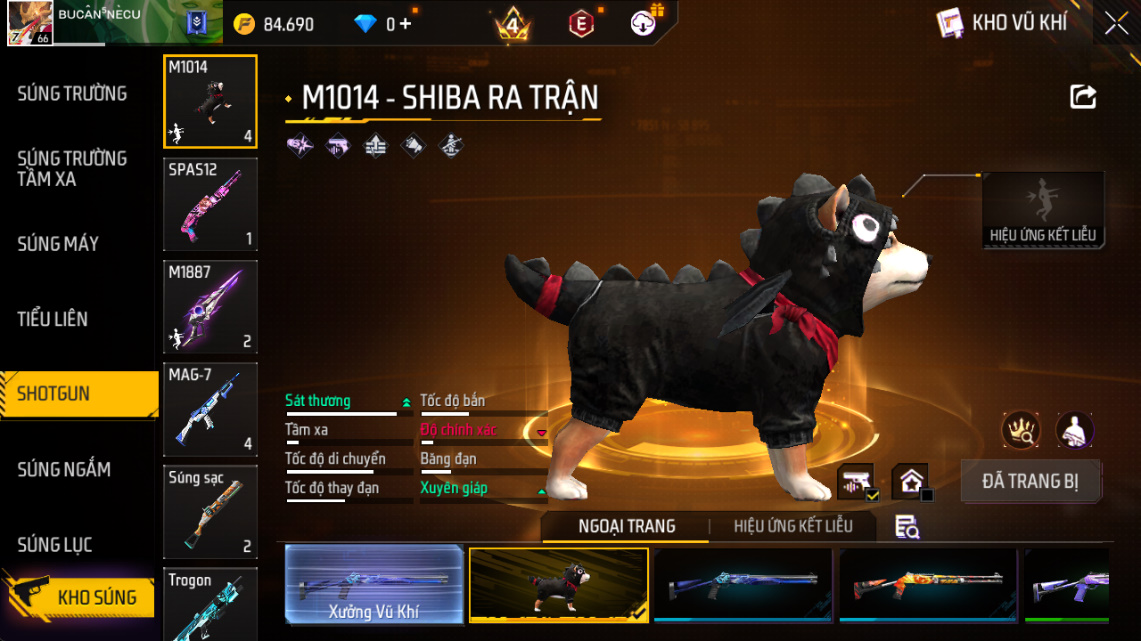The width and height of the screenshot is (1141, 641).
Task: Click the Đã Trang Bị button
Action: 1030,481
